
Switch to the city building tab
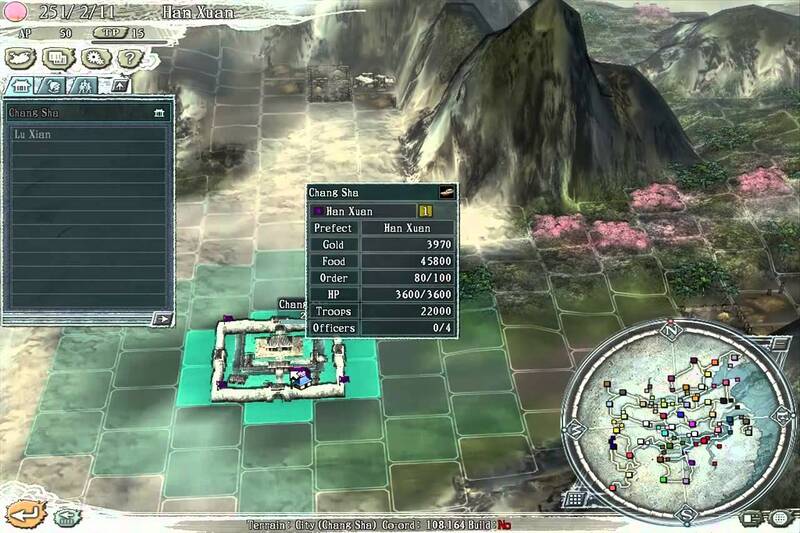[x=22, y=86]
